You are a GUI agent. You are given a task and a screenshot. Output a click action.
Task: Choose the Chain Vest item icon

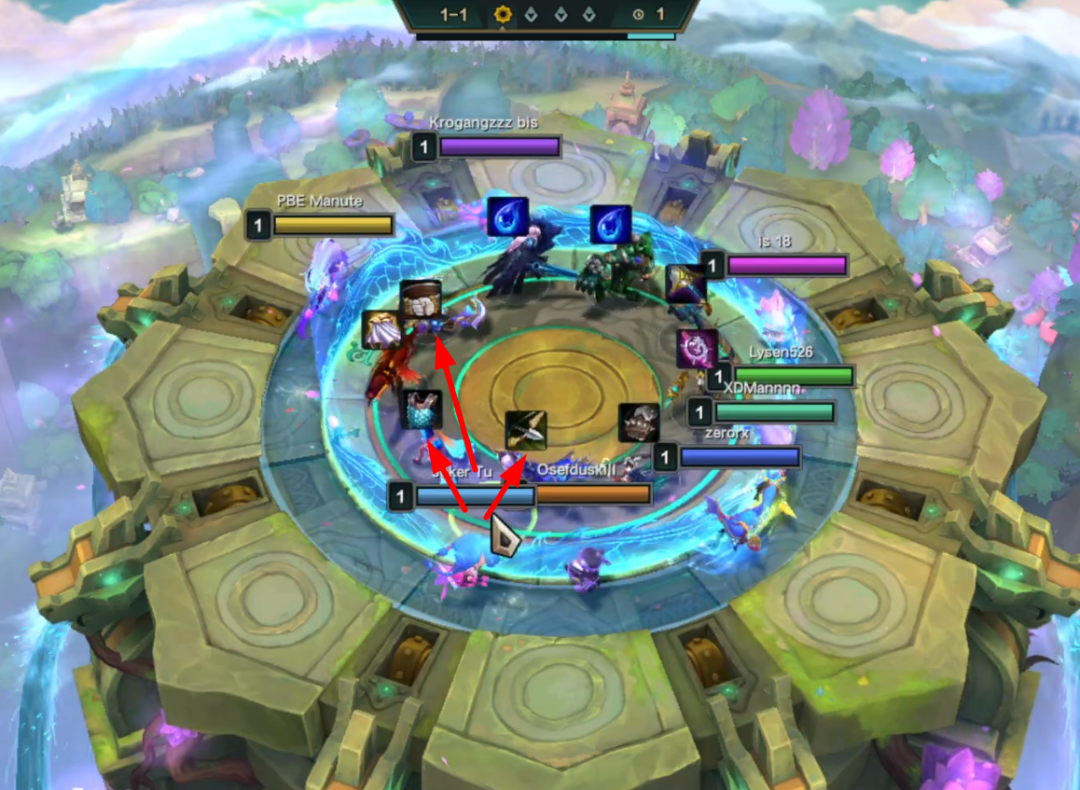[421, 409]
